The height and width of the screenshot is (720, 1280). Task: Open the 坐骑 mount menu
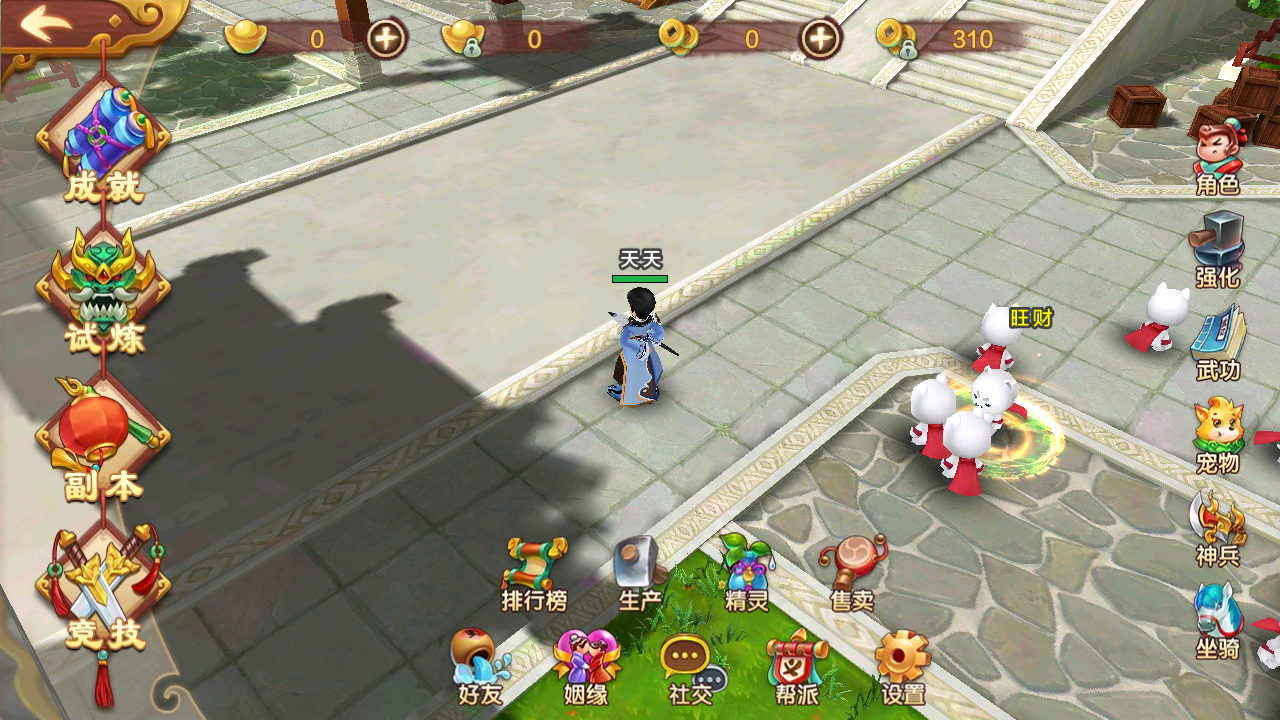click(x=1218, y=620)
